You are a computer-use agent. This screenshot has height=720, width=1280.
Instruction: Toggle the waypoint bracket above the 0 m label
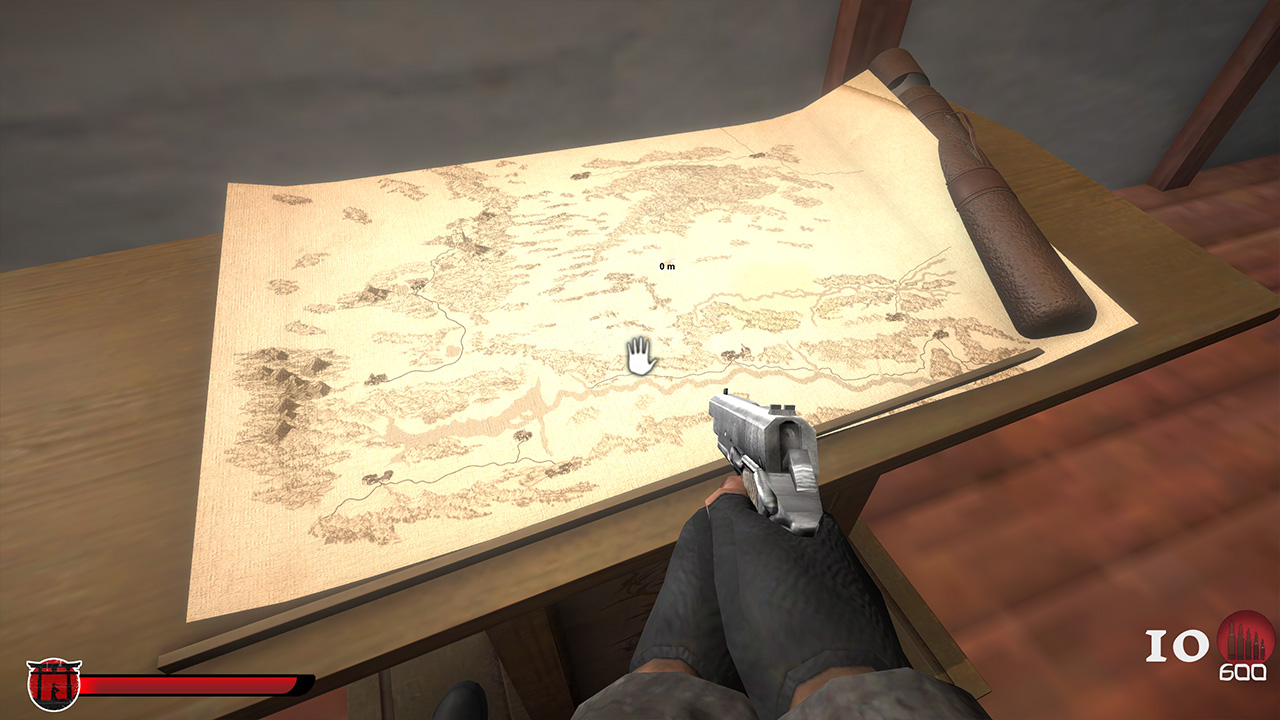[668, 250]
